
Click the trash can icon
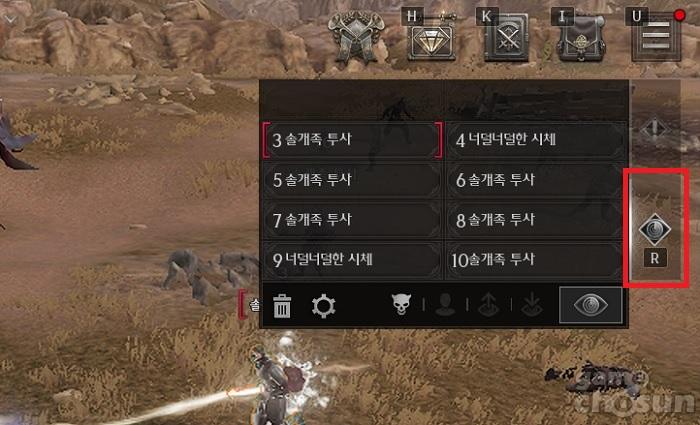pyautogui.click(x=283, y=306)
